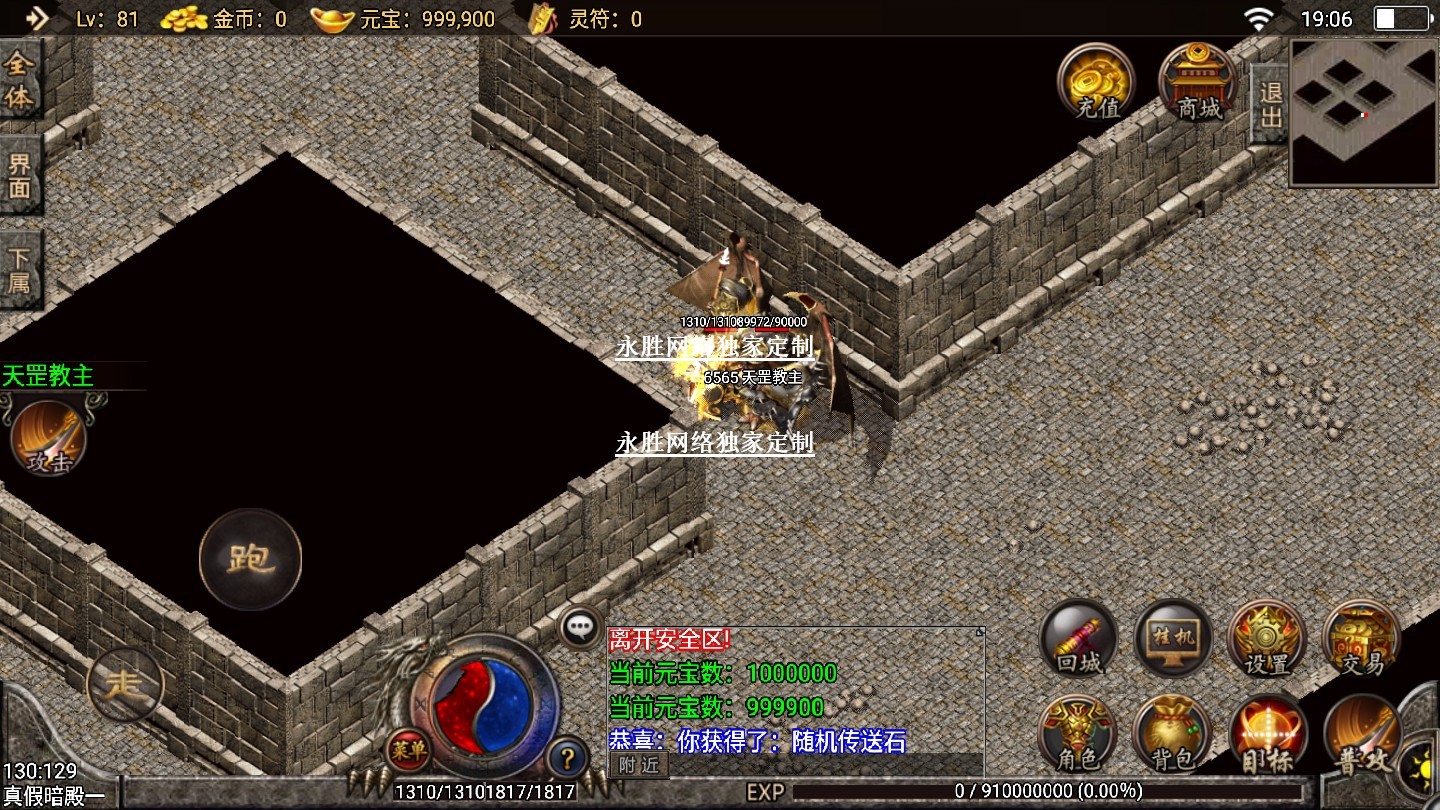
Task: Open the 菜单 menu button
Action: point(408,748)
